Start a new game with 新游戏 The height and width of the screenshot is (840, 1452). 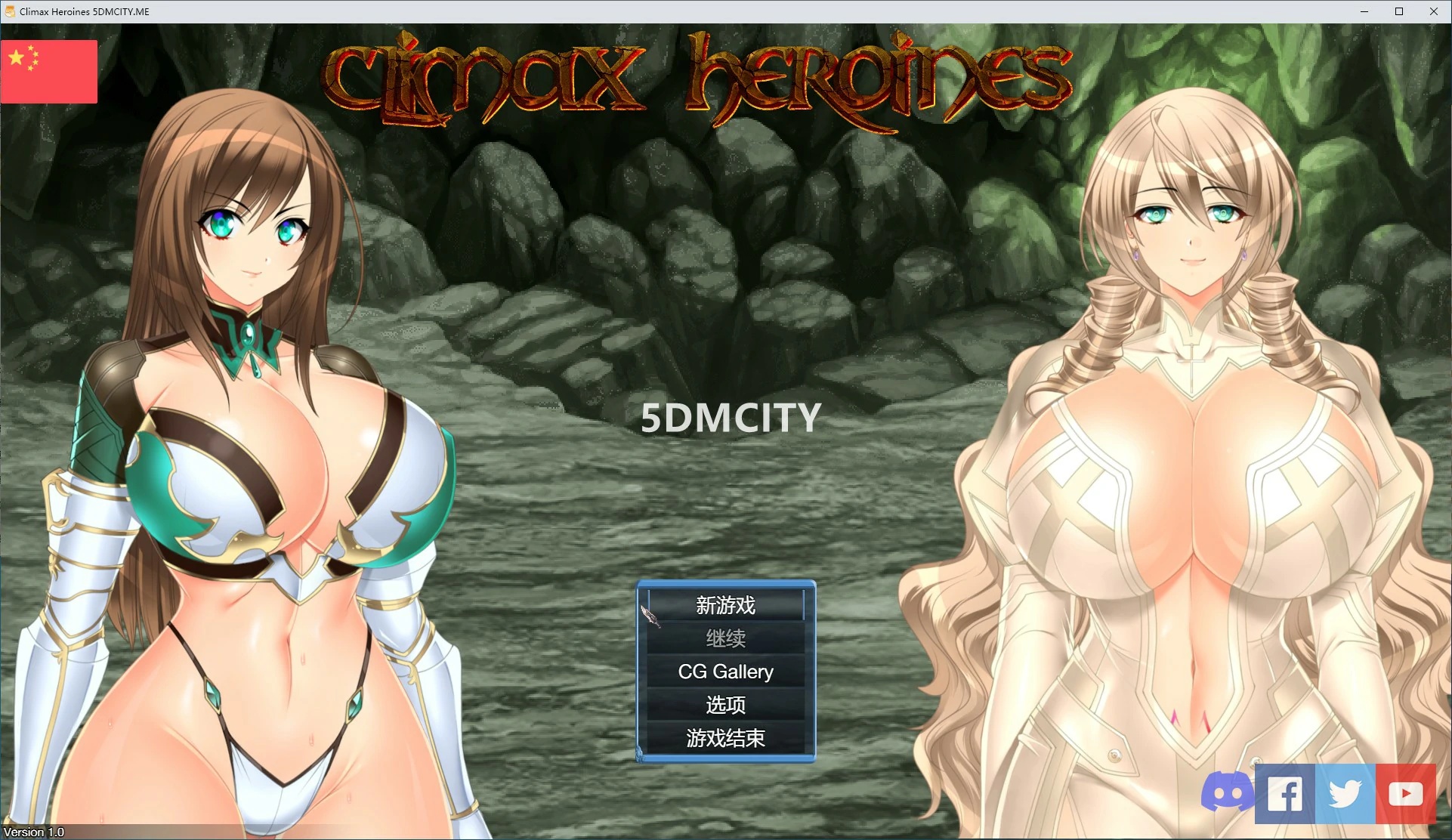(x=725, y=605)
